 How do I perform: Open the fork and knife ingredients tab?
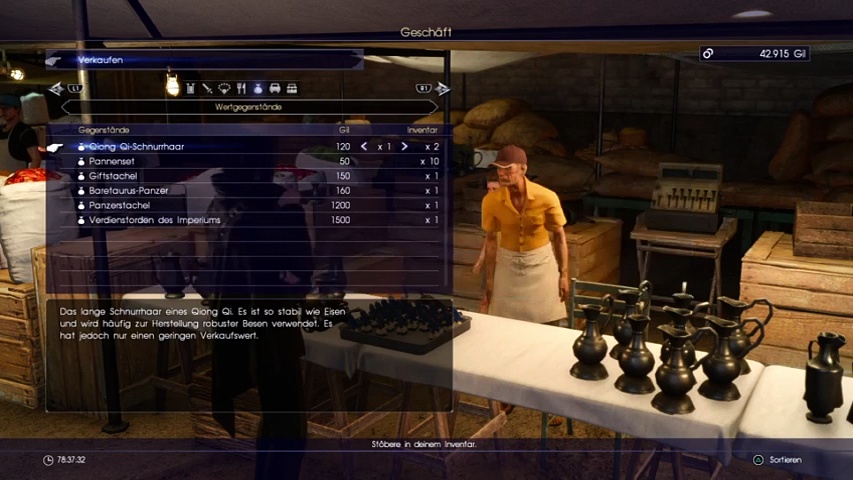coord(241,89)
